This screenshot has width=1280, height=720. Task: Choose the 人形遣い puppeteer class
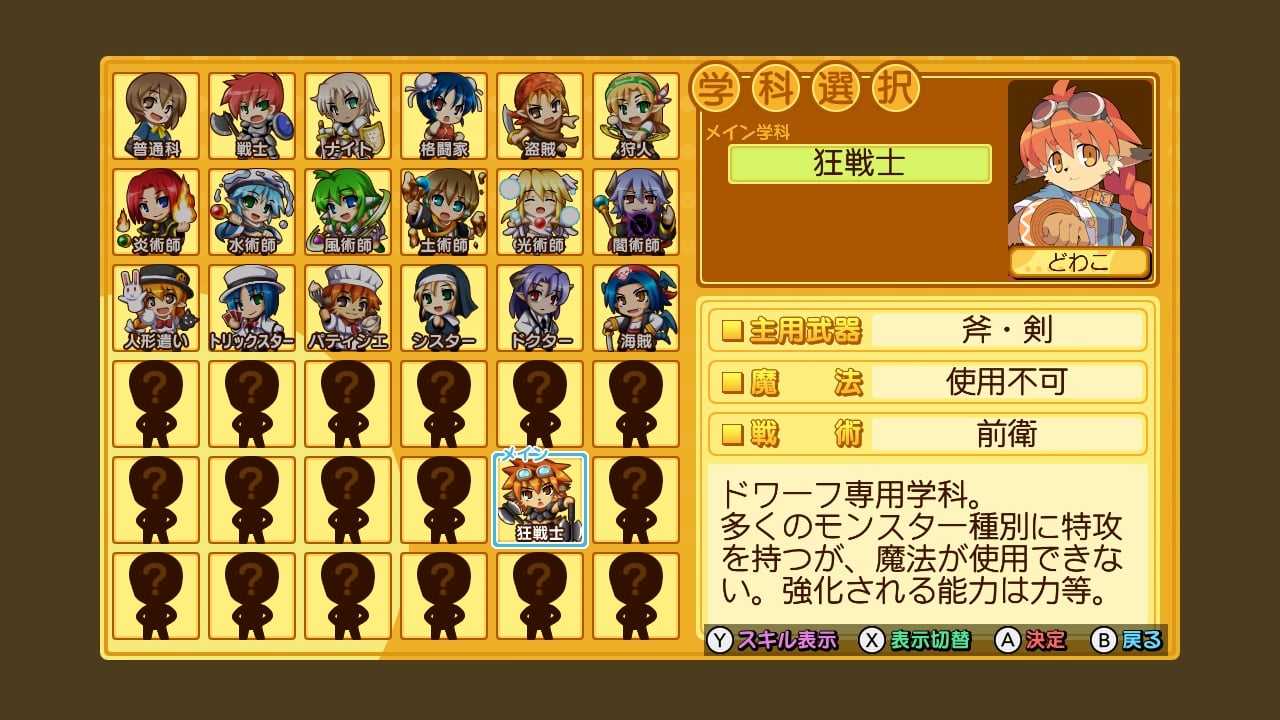pos(156,308)
